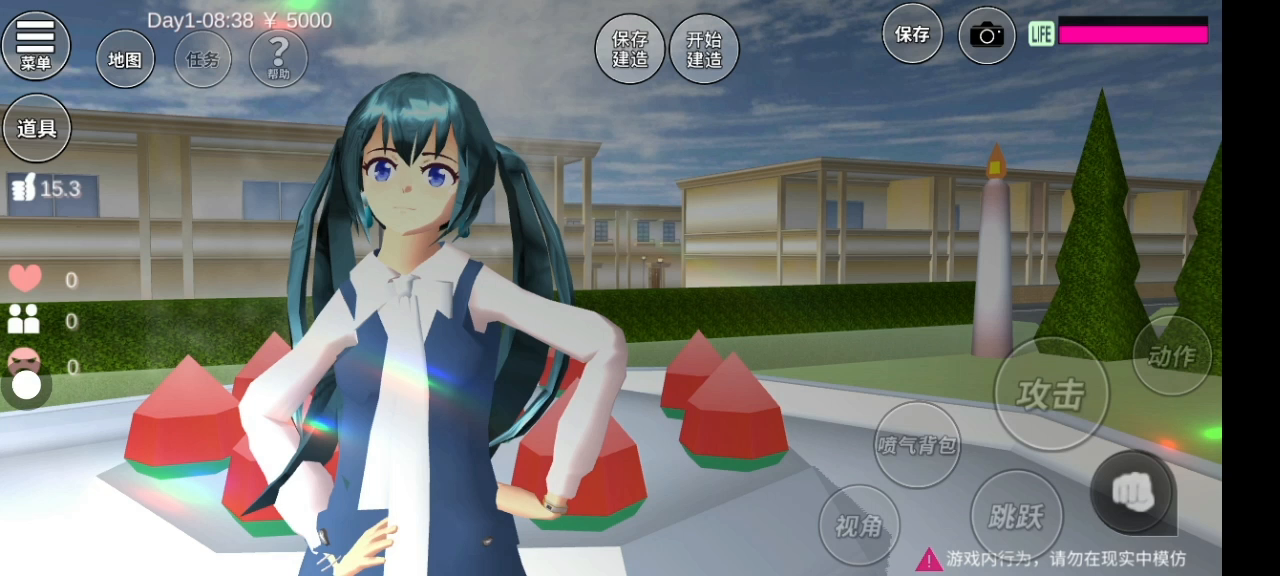Switch the 视角 camera view

859,525
